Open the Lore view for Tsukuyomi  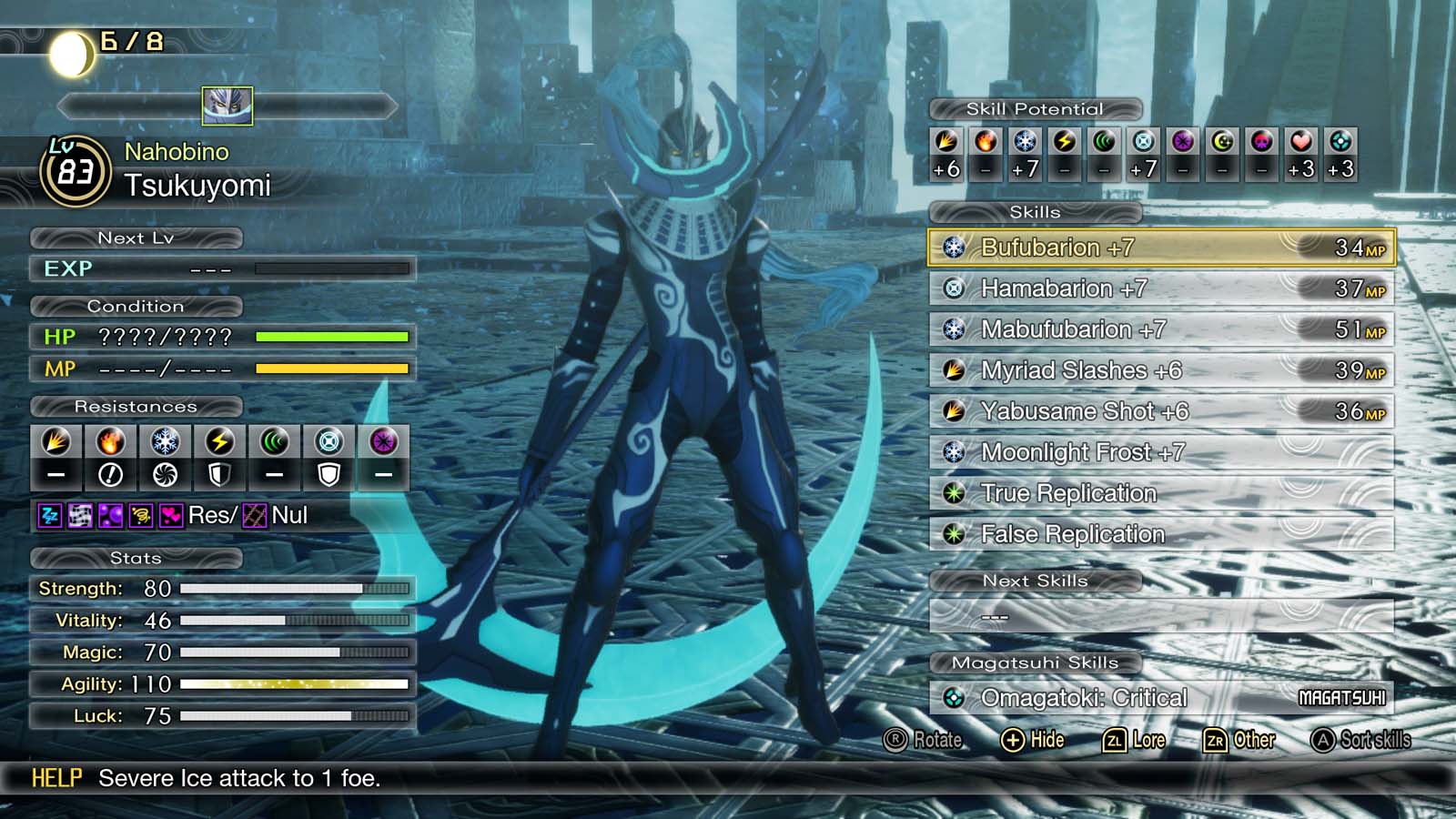click(1134, 740)
